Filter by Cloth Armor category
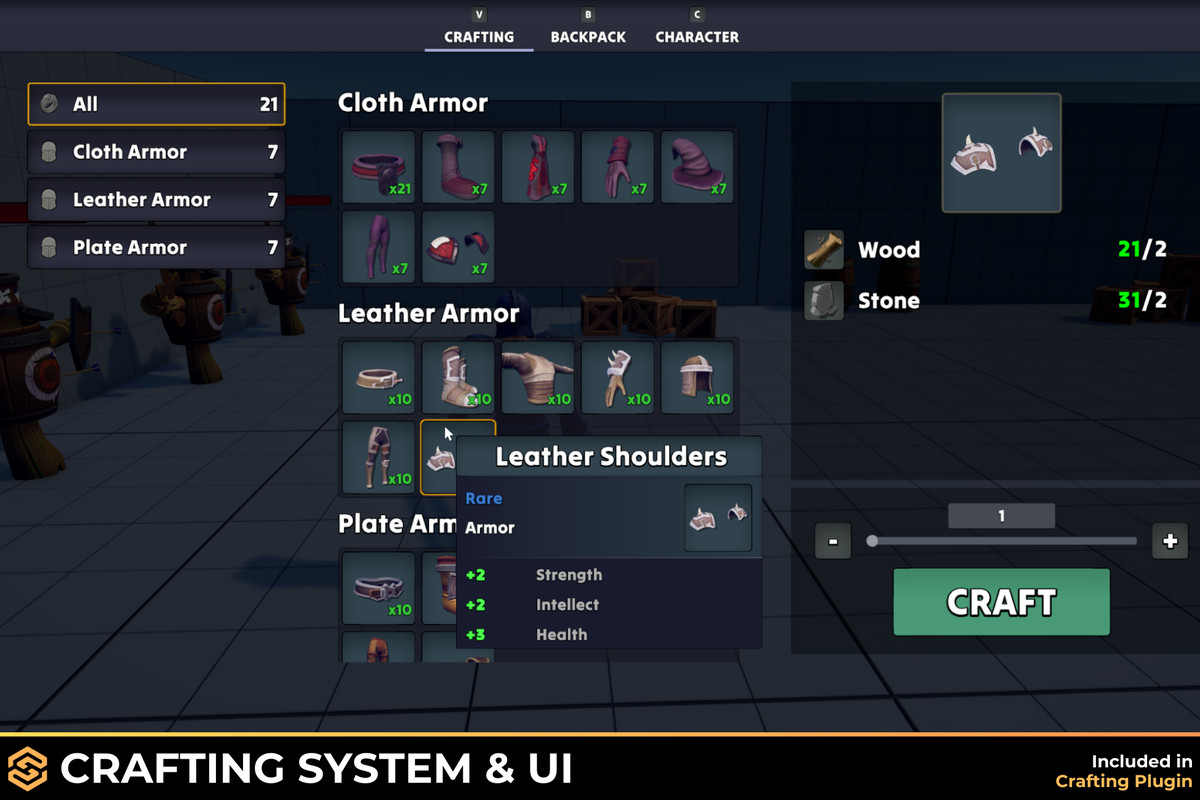This screenshot has height=800, width=1200. (x=156, y=152)
